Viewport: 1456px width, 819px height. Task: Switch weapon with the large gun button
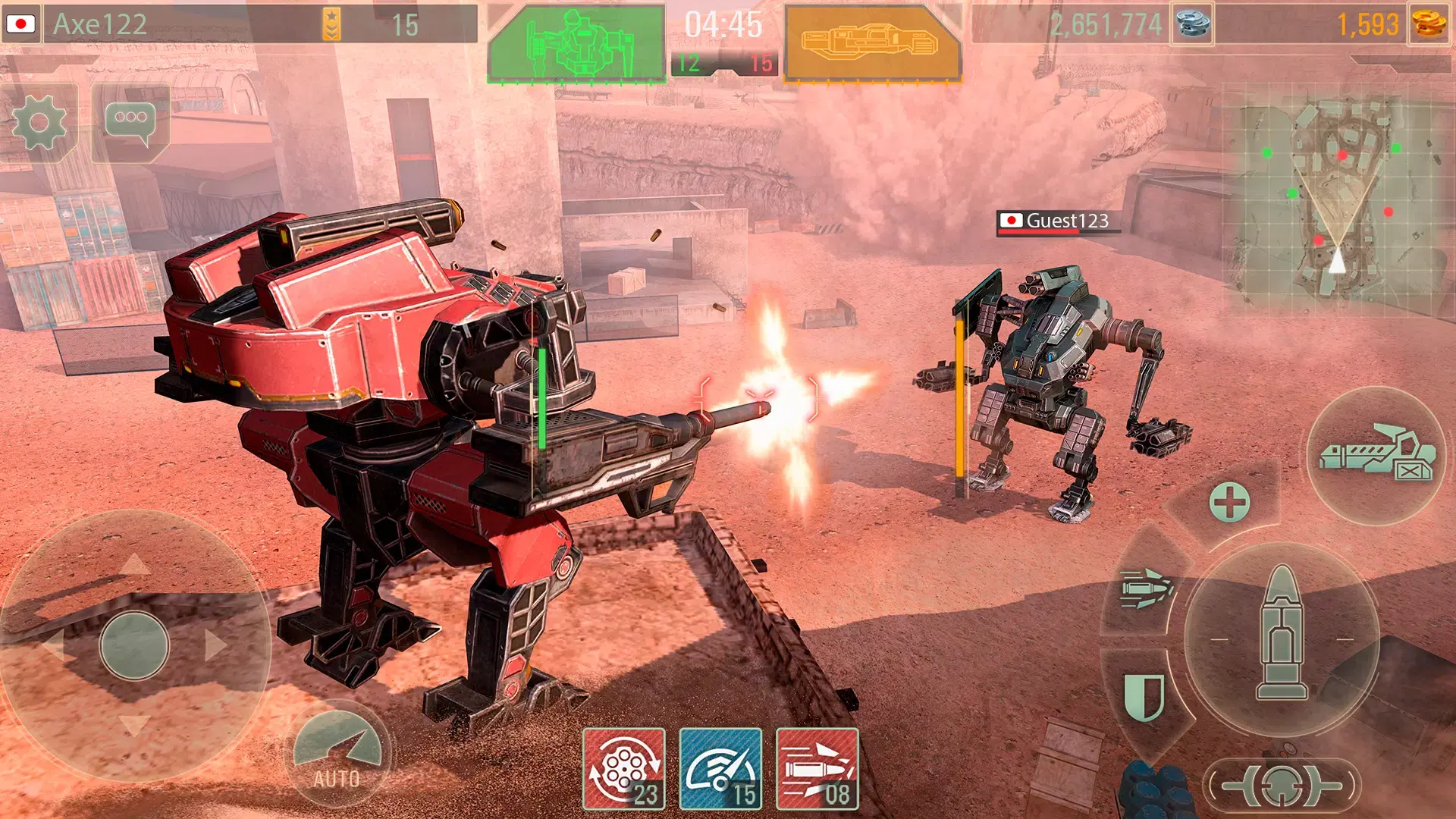click(1376, 457)
